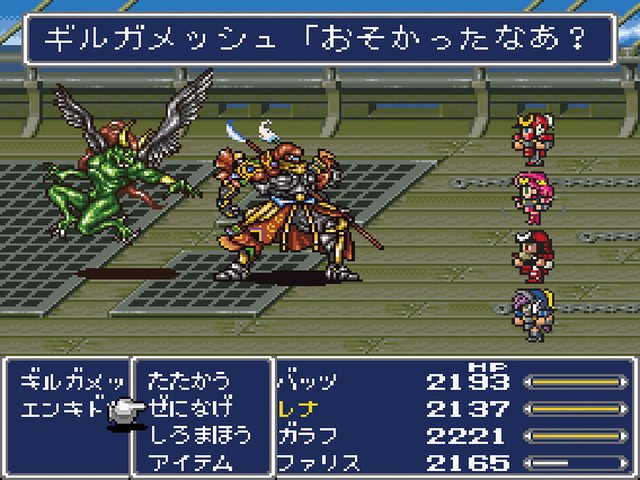Select party member レナ in the status list
640x480 pixels.
point(299,408)
